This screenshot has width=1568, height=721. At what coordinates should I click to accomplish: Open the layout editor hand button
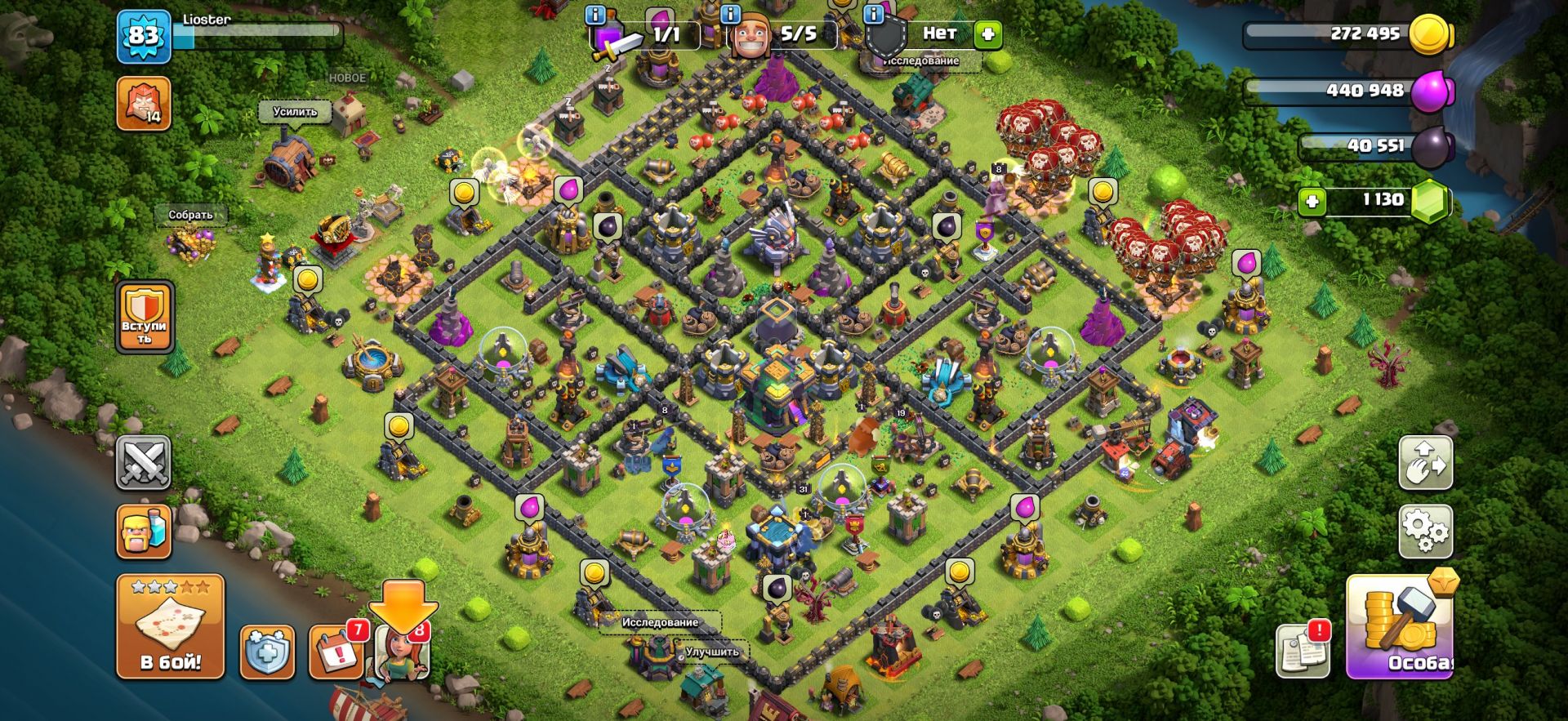pos(1425,463)
